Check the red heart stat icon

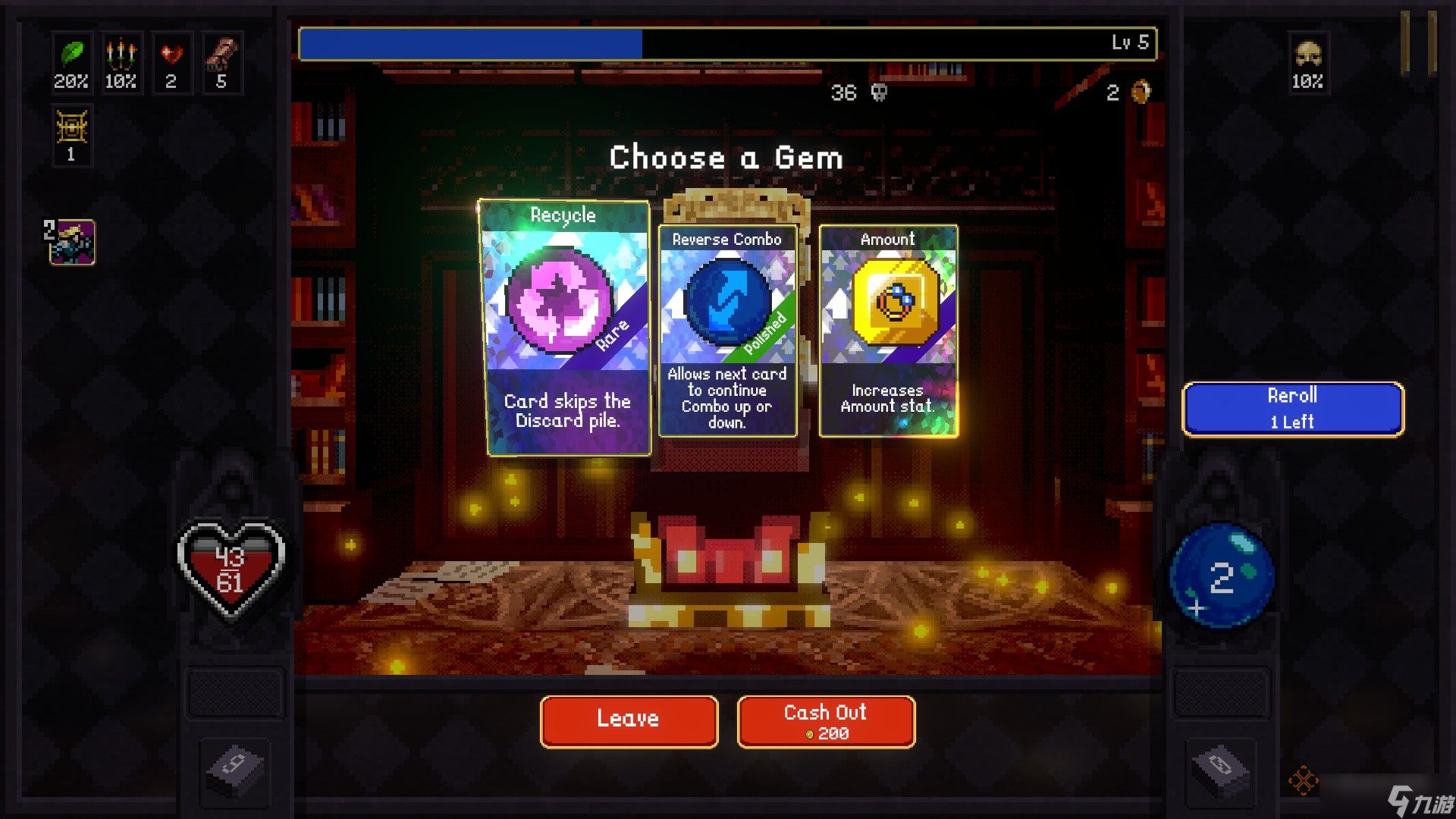[171, 55]
